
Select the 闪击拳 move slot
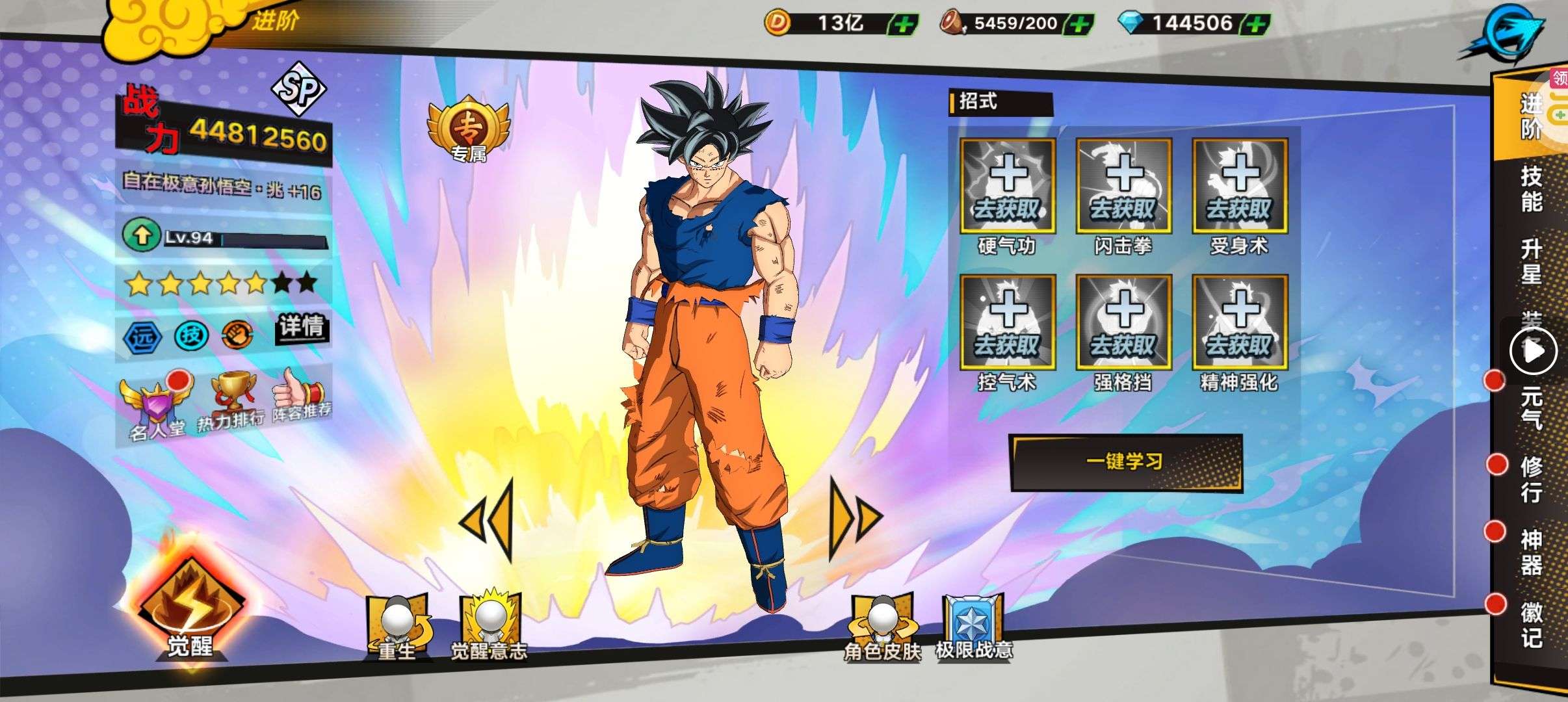pos(1123,187)
